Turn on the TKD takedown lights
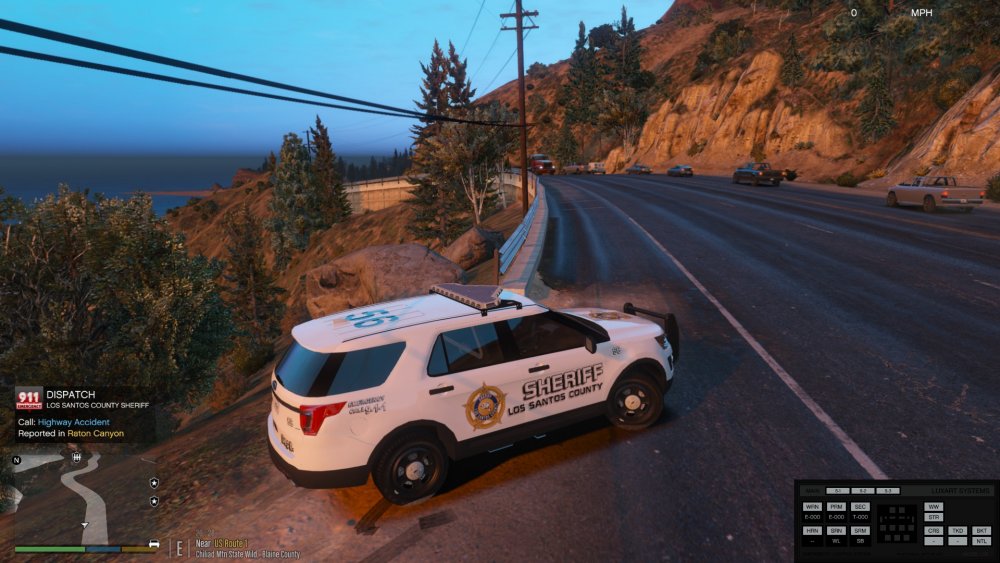The width and height of the screenshot is (1000, 563). pyautogui.click(x=958, y=530)
